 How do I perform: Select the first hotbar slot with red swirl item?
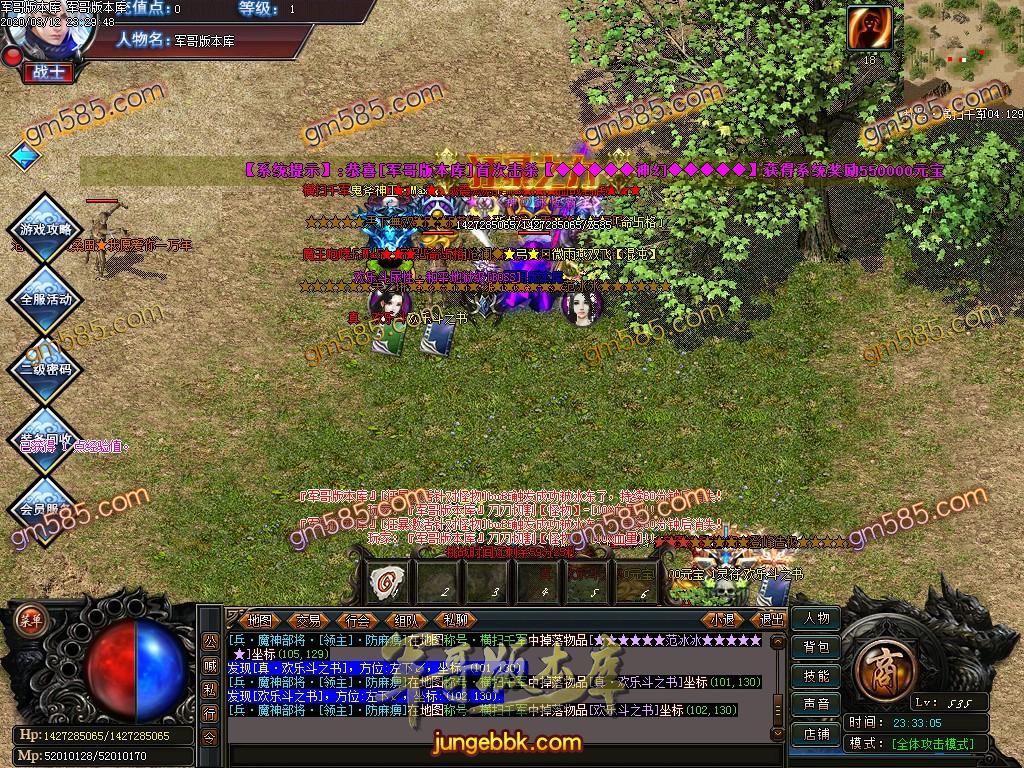click(x=387, y=579)
